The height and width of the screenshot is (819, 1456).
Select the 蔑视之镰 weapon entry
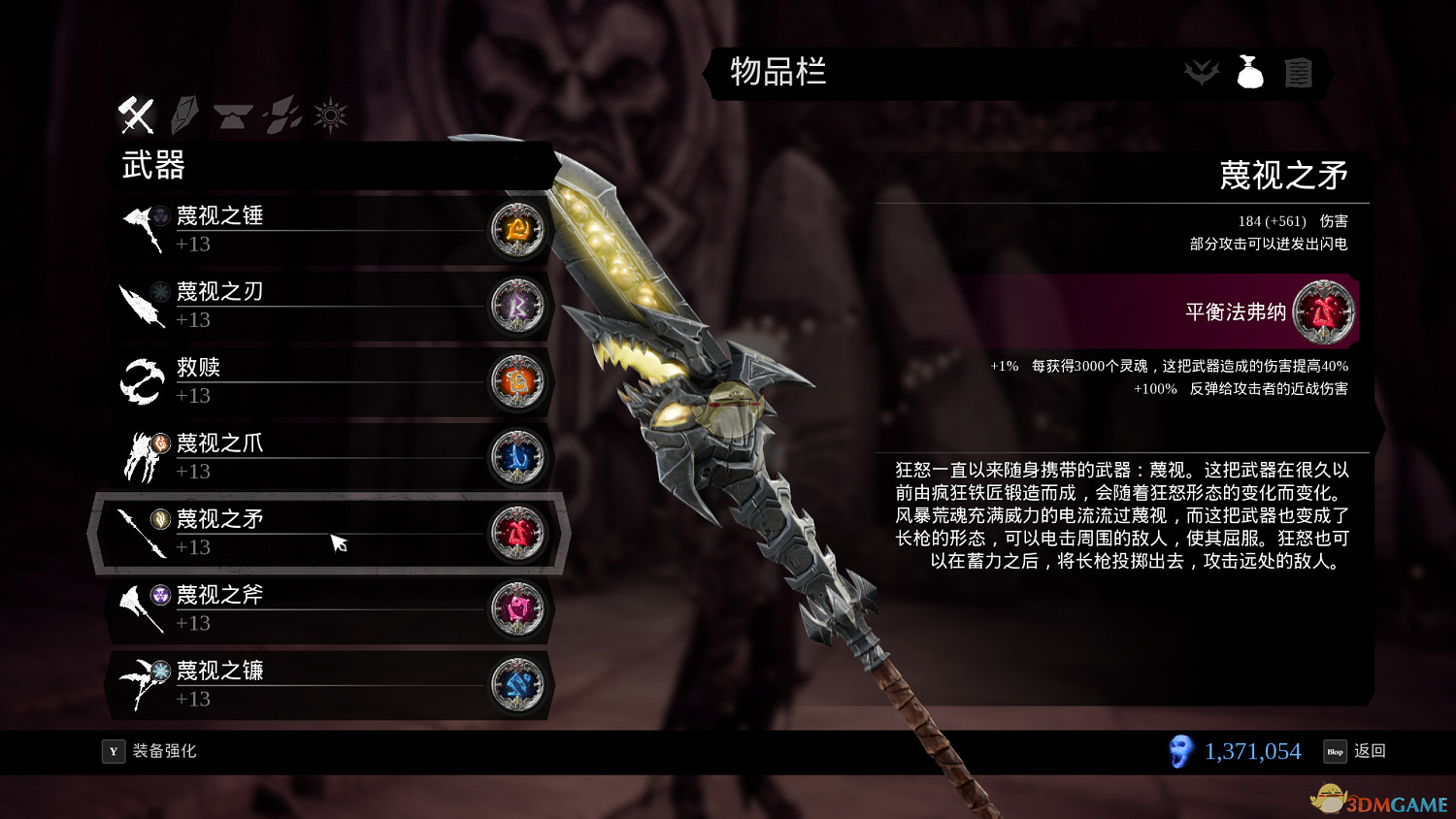(x=291, y=684)
